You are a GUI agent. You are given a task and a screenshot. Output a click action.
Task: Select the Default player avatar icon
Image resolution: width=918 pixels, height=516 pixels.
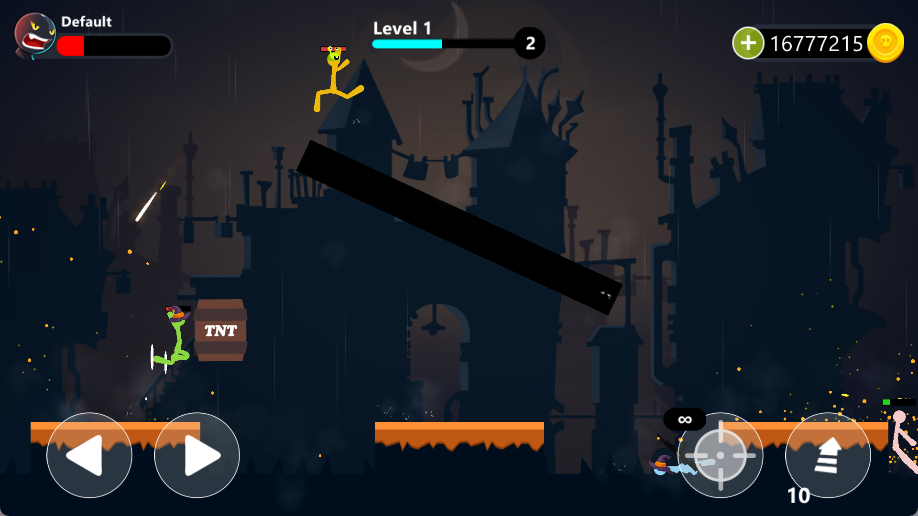tap(35, 35)
